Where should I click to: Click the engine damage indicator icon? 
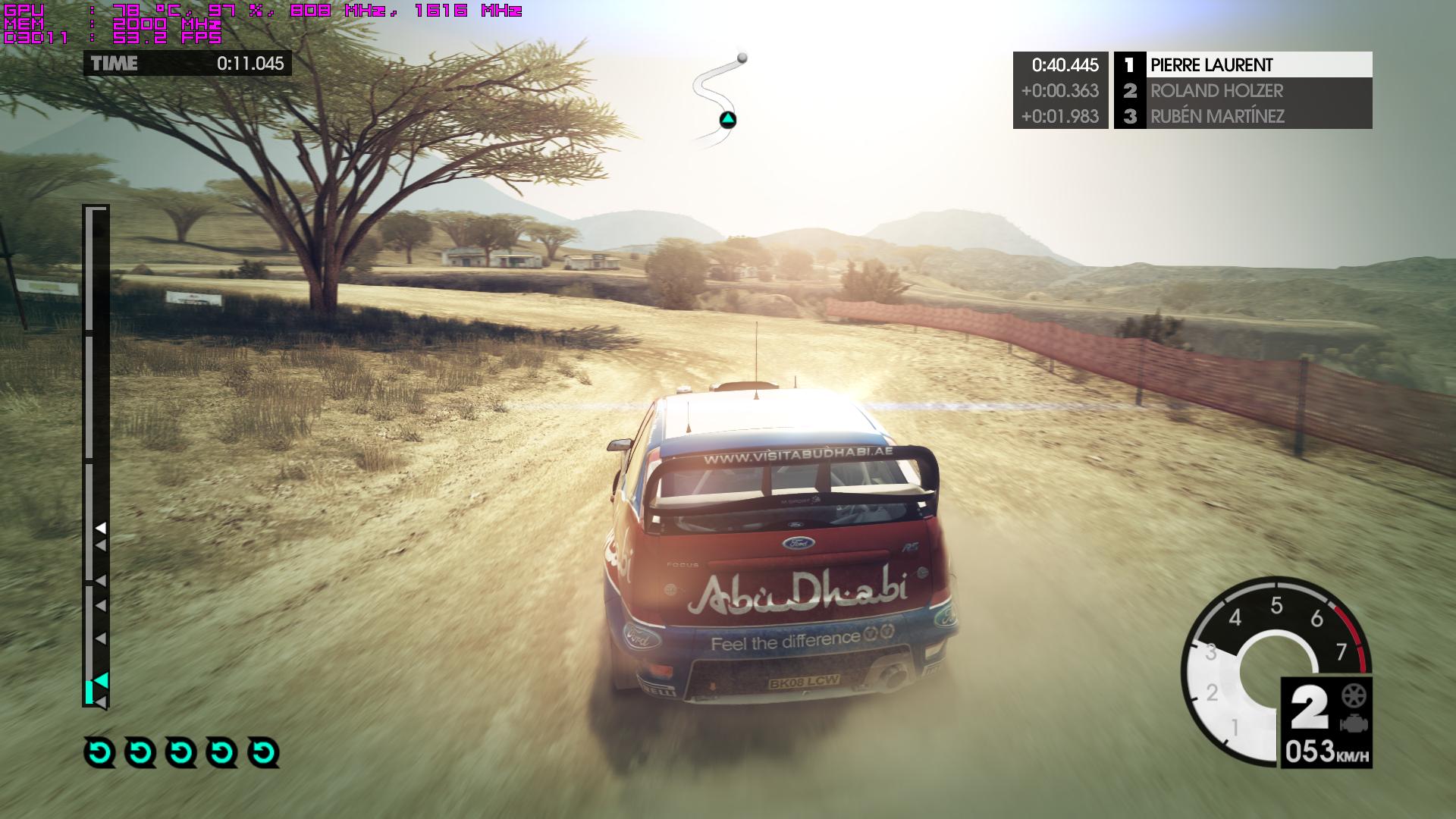click(x=1354, y=723)
